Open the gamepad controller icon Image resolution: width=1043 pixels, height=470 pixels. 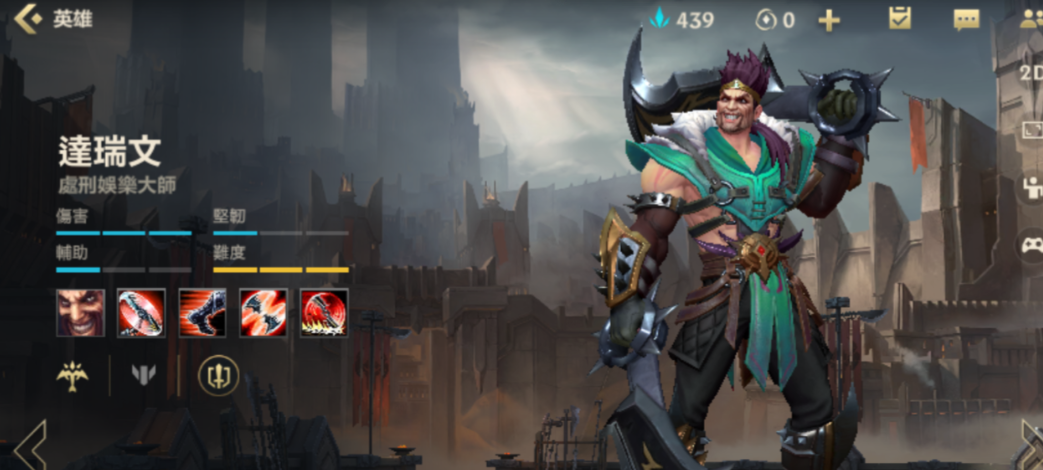1031,245
